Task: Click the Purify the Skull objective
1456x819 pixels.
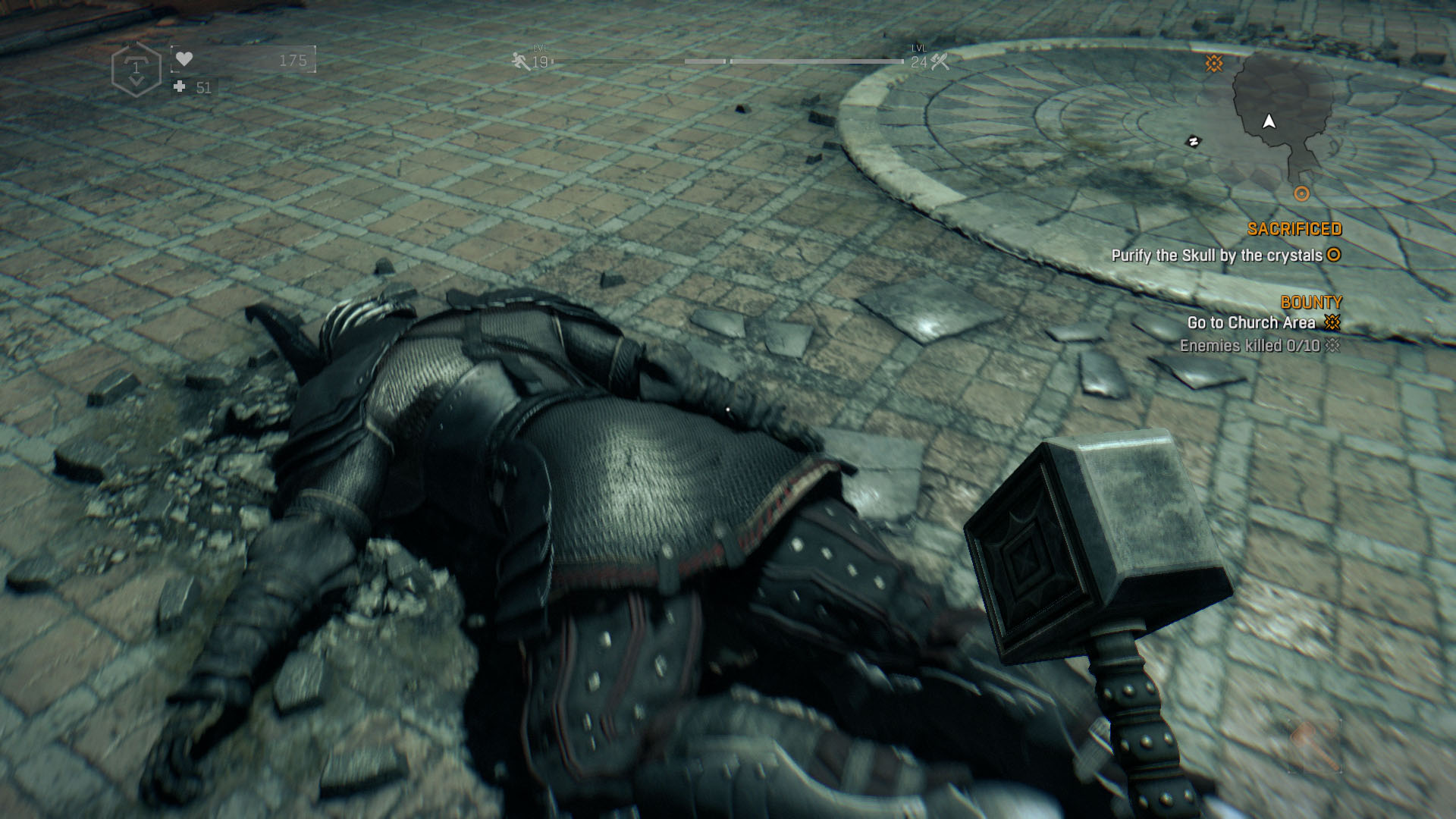Action: pyautogui.click(x=1216, y=256)
